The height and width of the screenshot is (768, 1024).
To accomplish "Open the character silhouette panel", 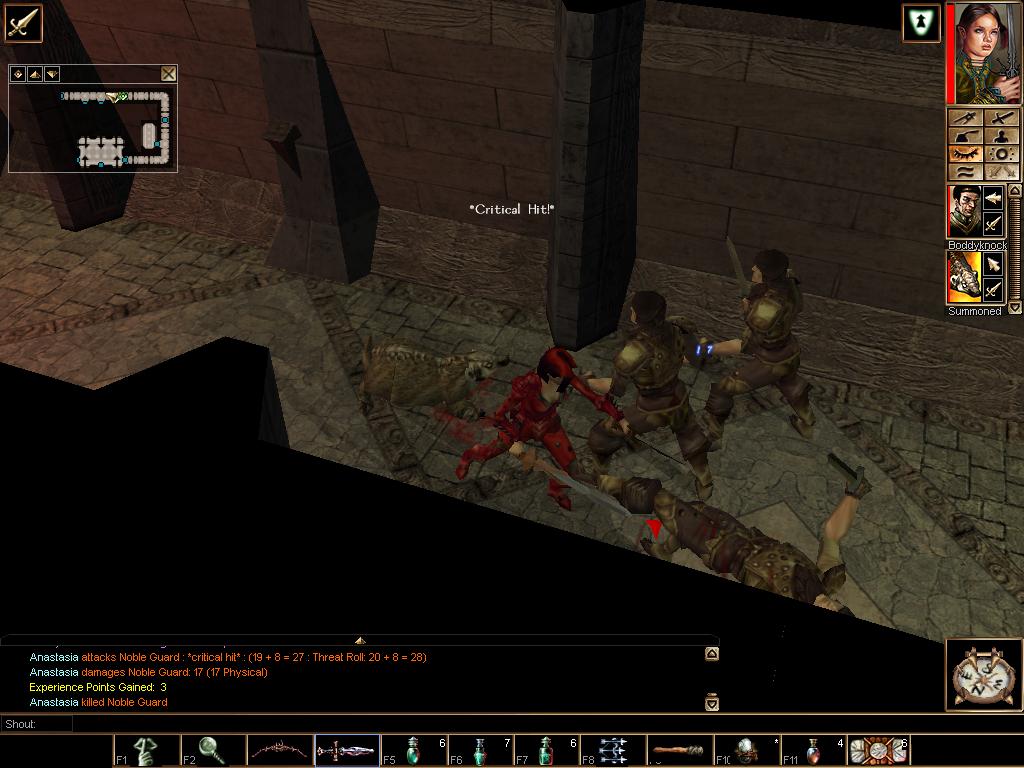I will [1001, 136].
